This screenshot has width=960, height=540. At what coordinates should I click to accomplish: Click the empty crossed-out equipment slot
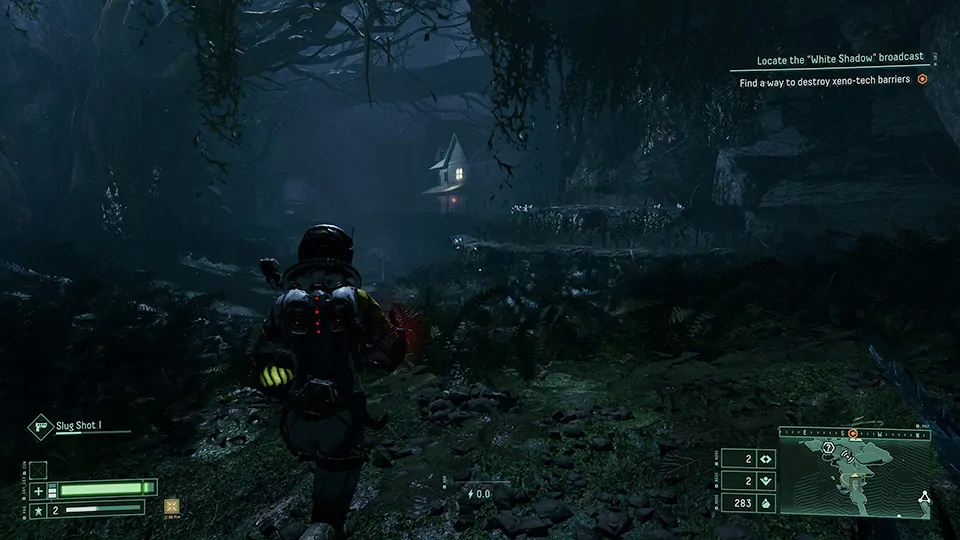38,469
